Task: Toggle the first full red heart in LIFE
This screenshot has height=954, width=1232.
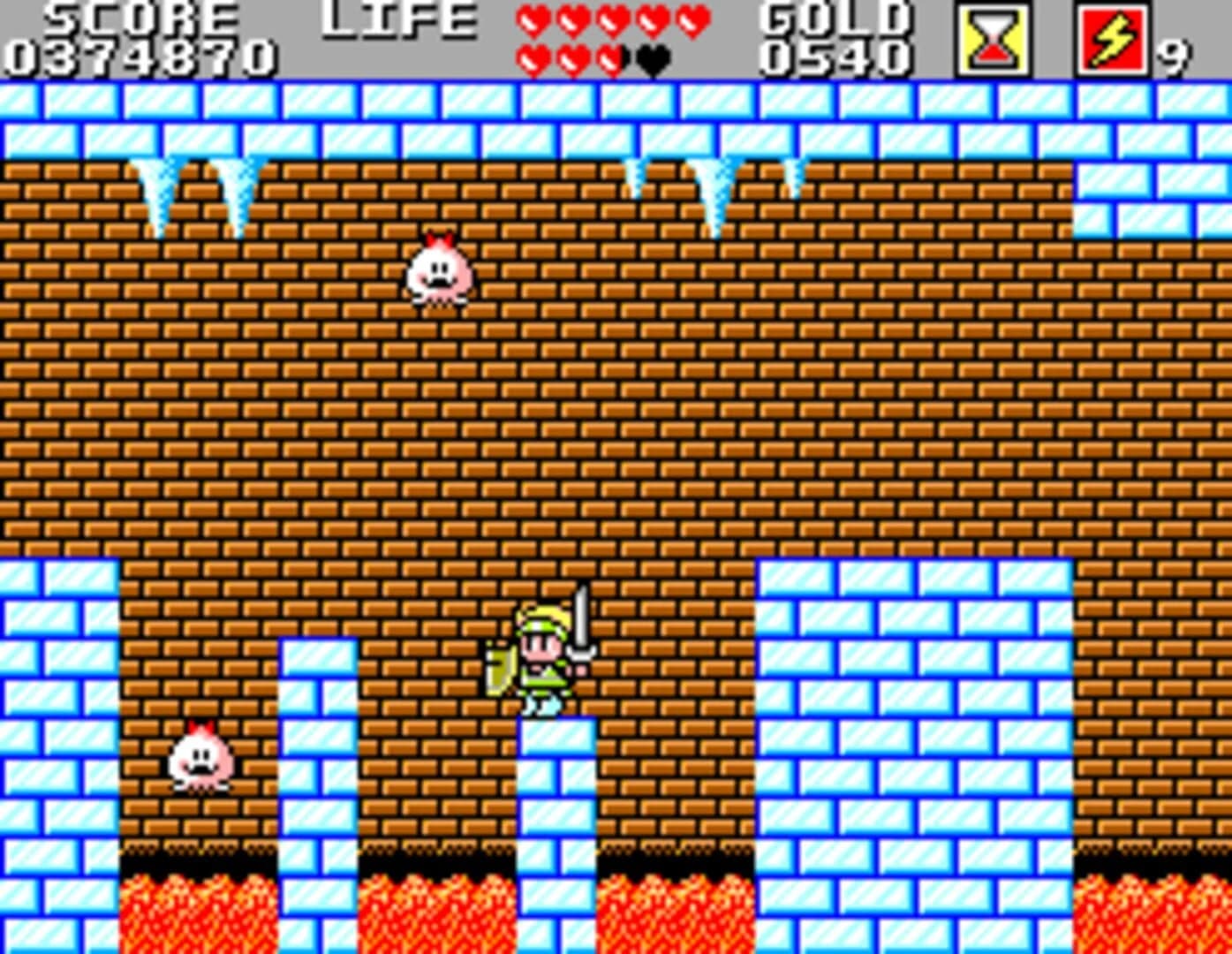Action: point(533,19)
